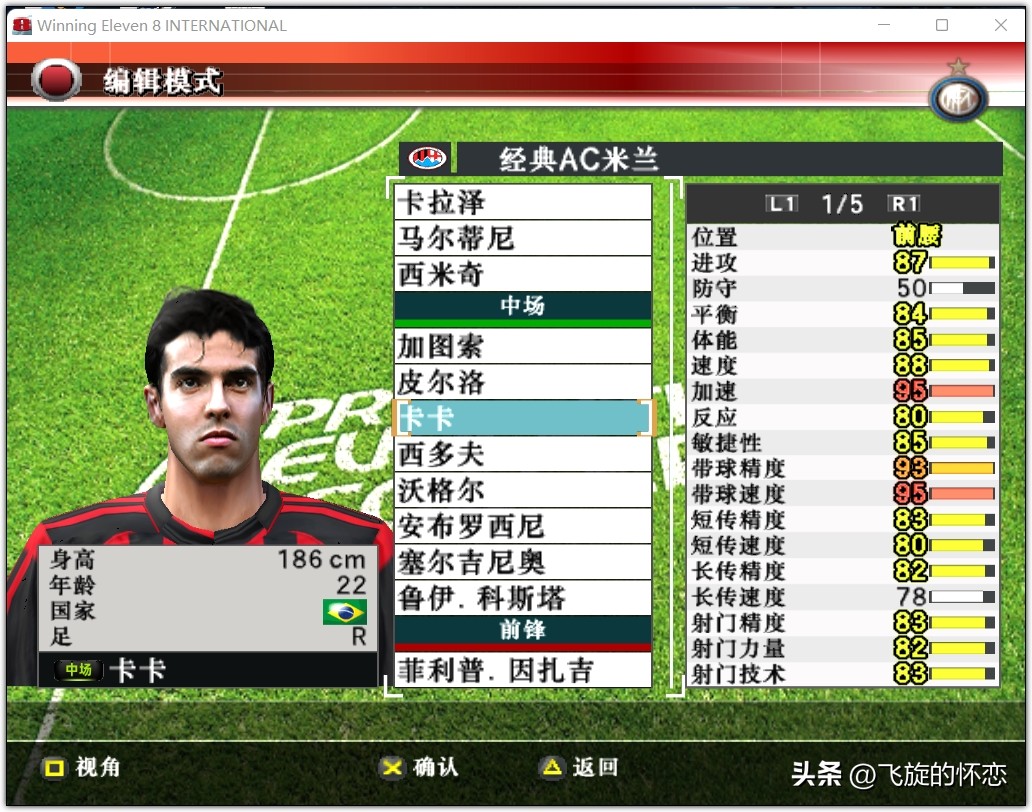Select 皮尔洛 from the player list
The image size is (1032, 812).
click(522, 383)
